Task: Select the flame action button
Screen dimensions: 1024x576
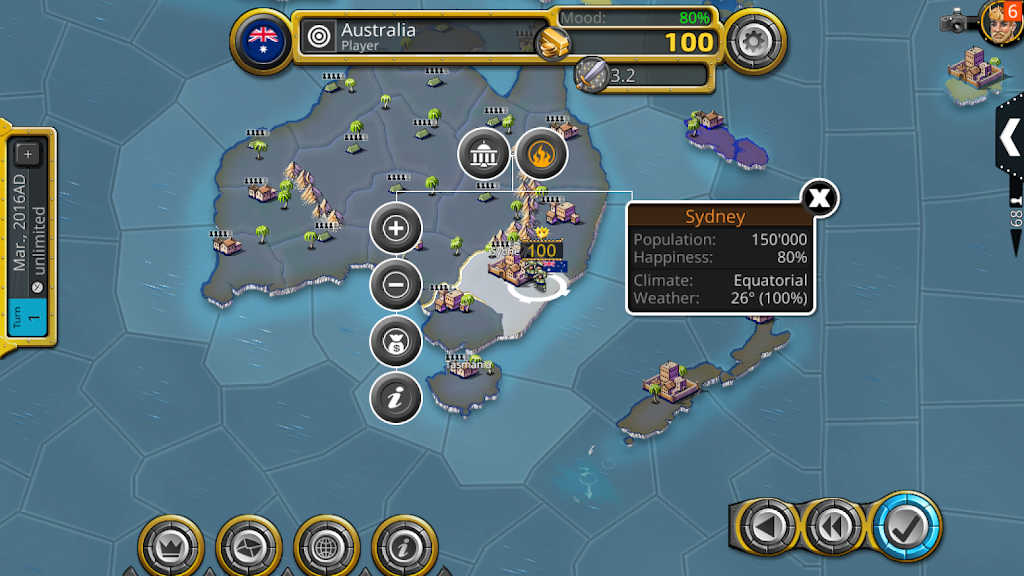Action: [x=541, y=155]
